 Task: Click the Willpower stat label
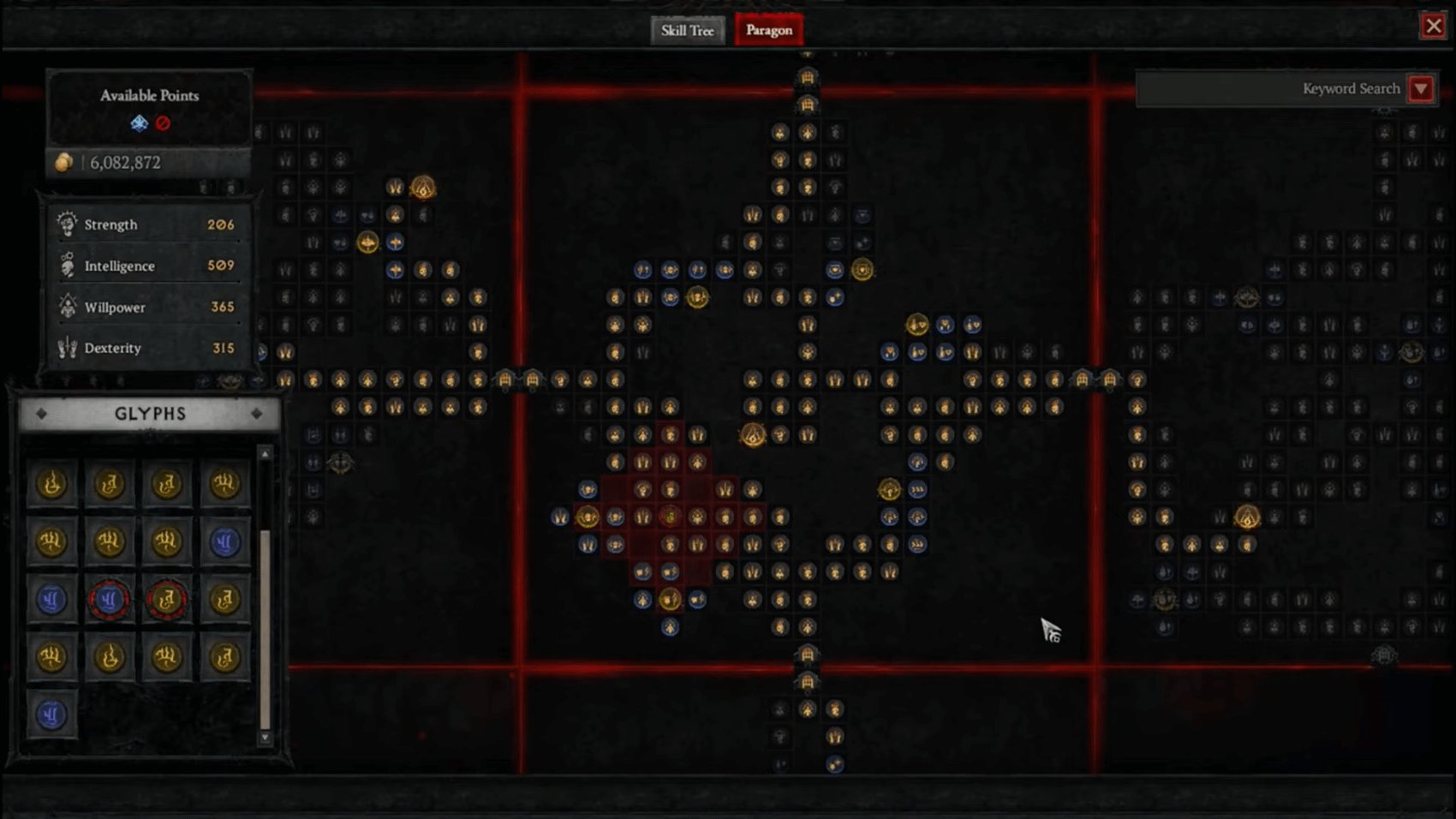[116, 307]
